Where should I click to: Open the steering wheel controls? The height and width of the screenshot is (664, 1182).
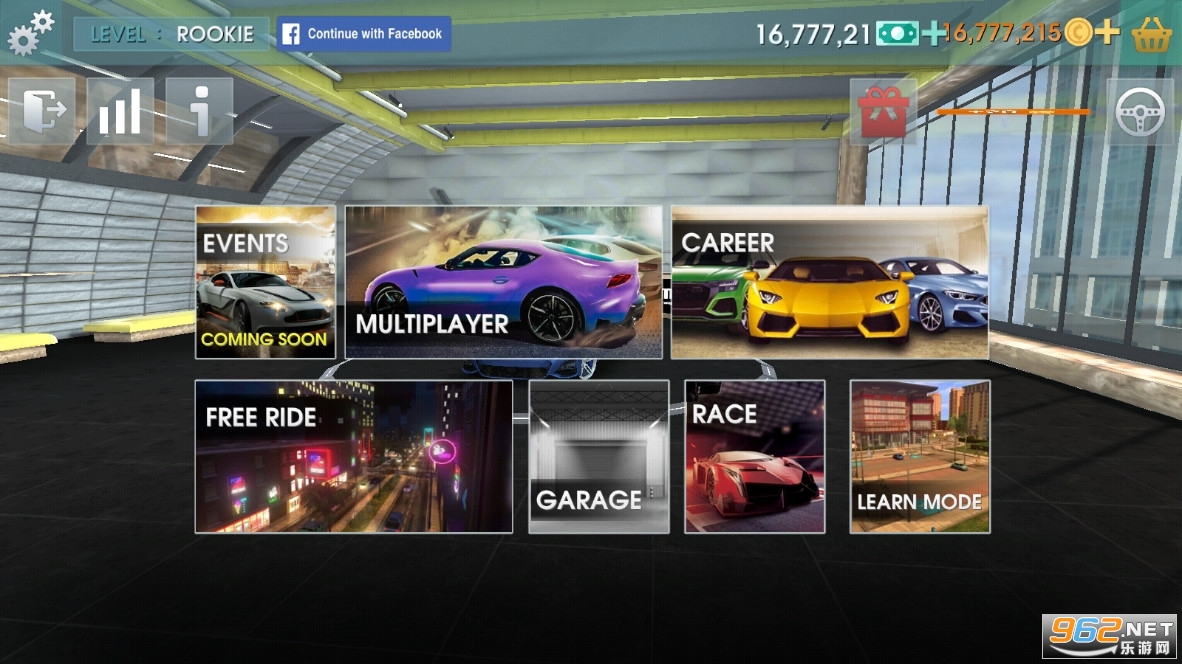point(1140,111)
